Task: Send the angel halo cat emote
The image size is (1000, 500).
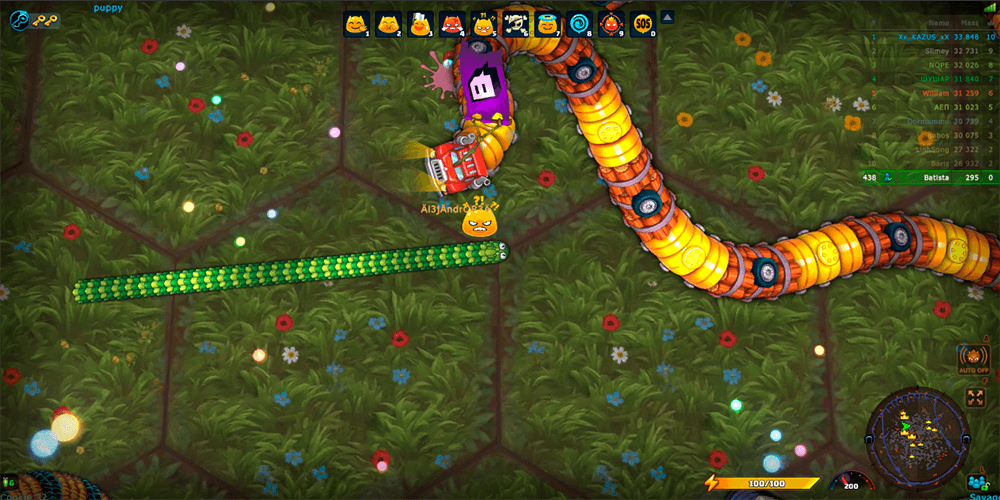Action: [546, 24]
